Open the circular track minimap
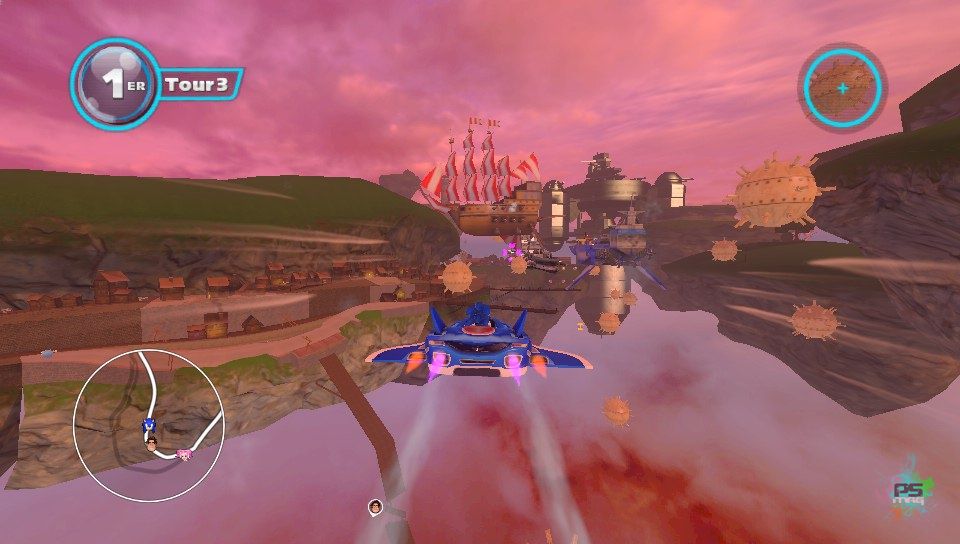Image resolution: width=960 pixels, height=544 pixels. point(148,425)
